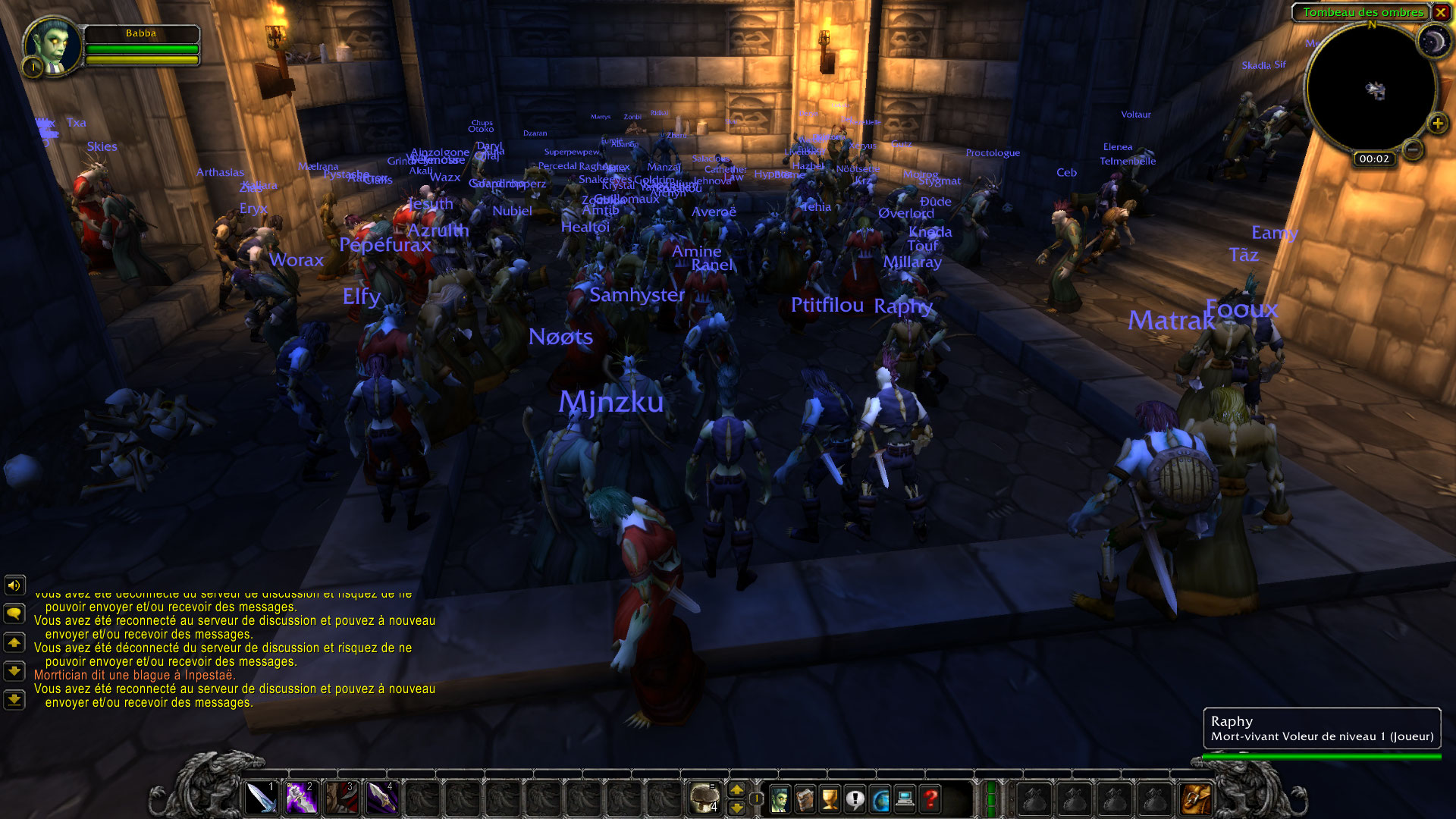1456x819 pixels.
Task: Use the red ability in action slot 3
Action: [x=341, y=798]
